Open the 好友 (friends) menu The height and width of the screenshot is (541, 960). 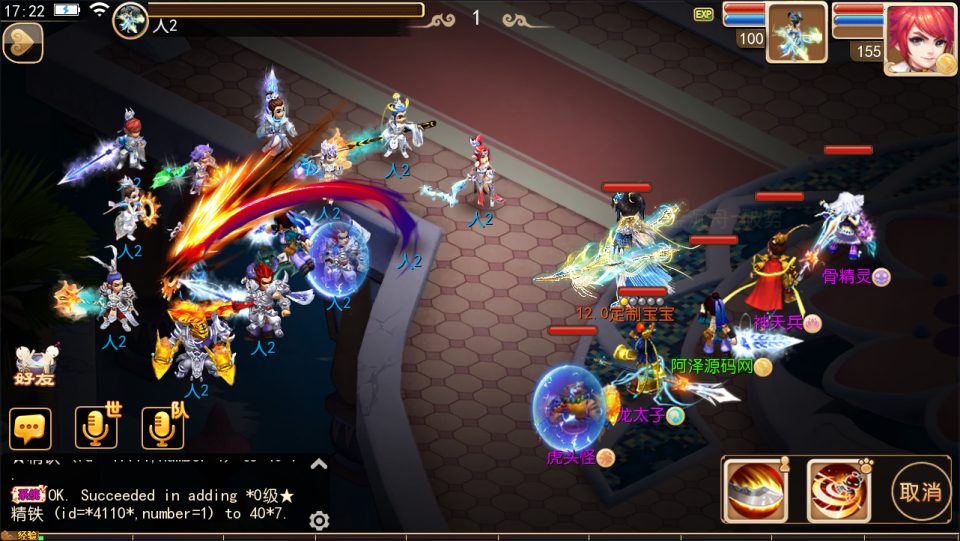tap(35, 366)
